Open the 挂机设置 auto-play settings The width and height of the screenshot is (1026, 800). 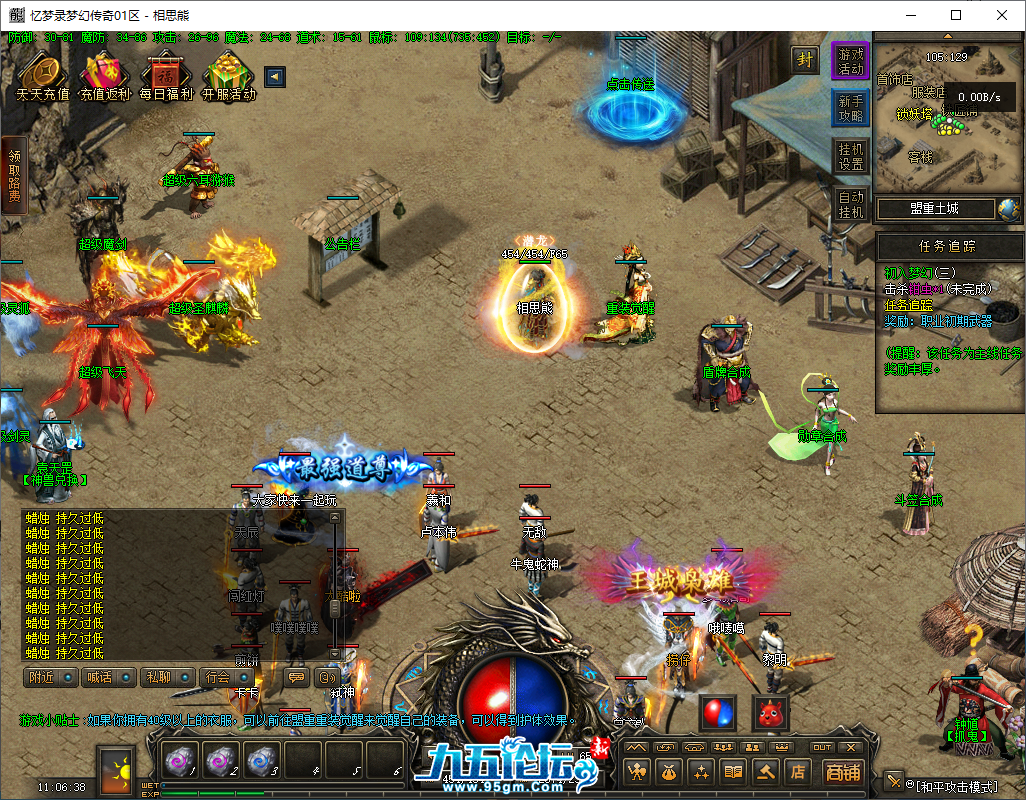coord(851,156)
